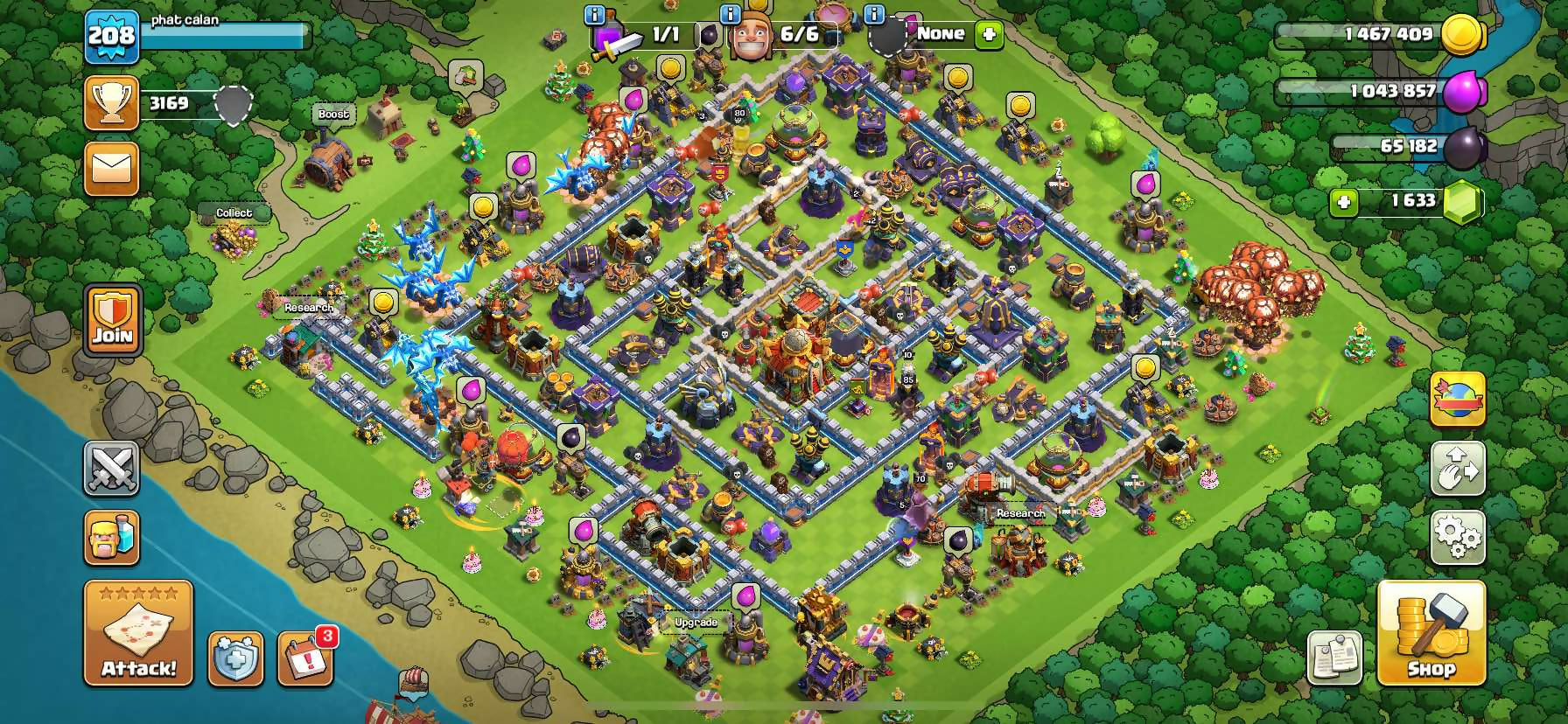
Task: Open the army overview barbarian button
Action: (111, 537)
